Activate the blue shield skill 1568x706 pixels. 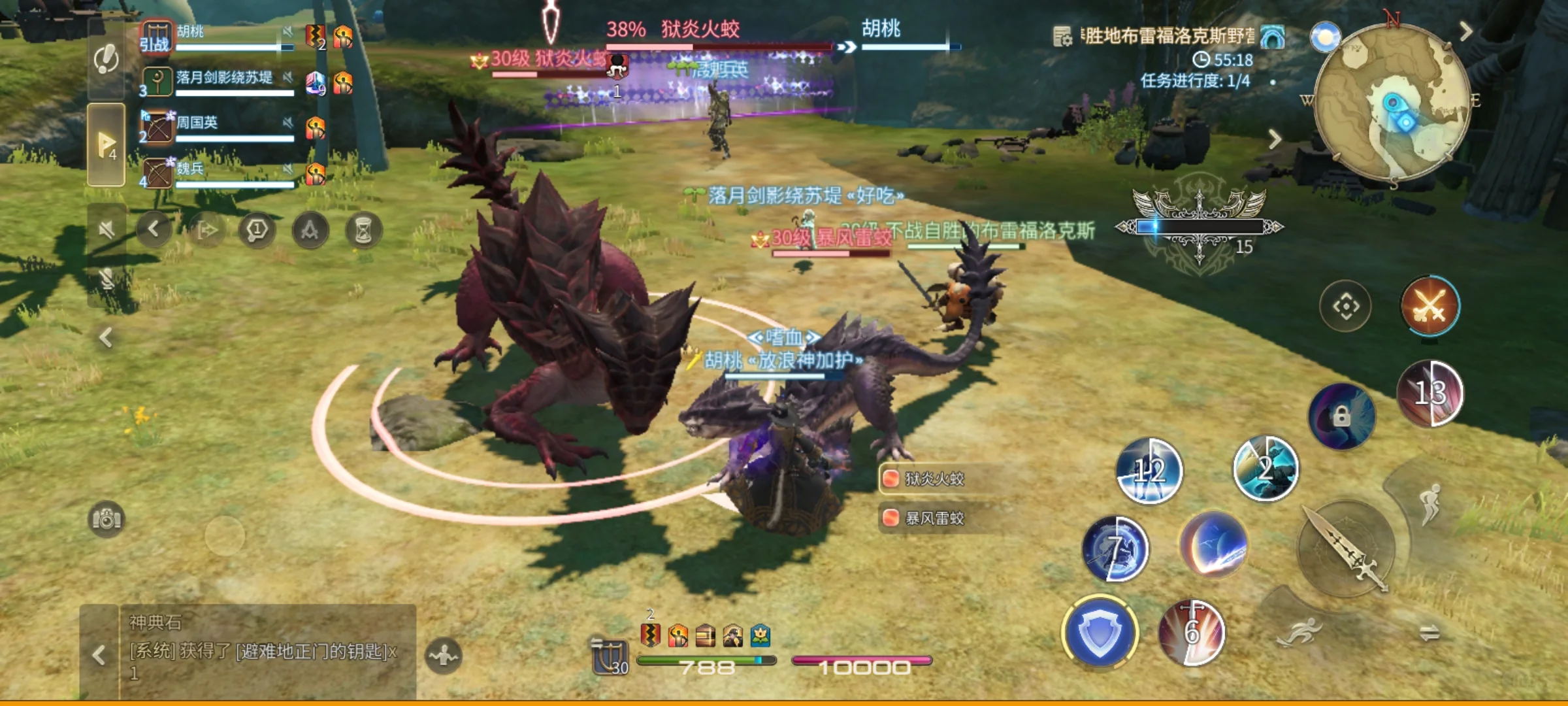point(1100,632)
